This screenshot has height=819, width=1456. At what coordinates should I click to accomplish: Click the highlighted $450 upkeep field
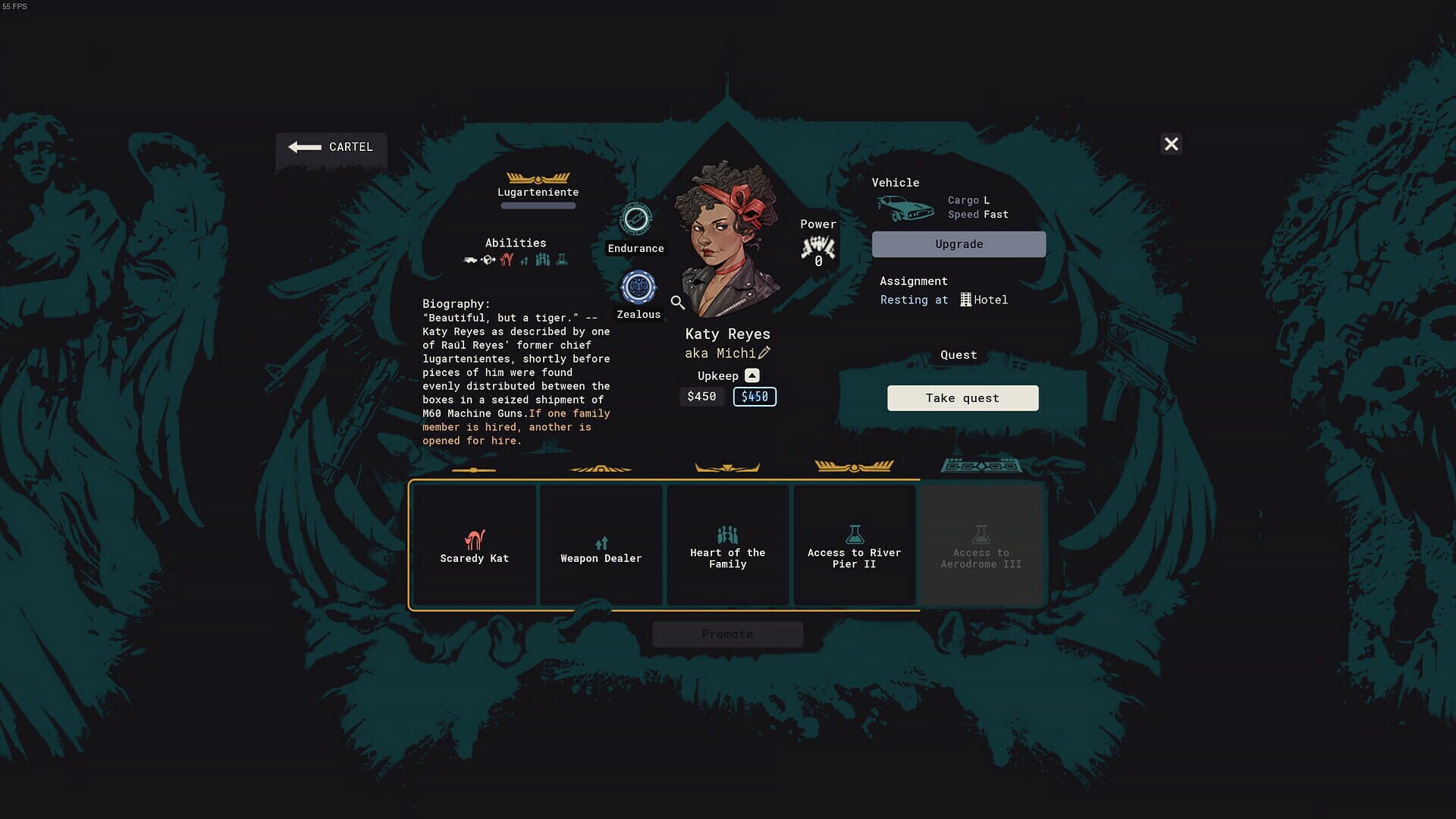(755, 396)
